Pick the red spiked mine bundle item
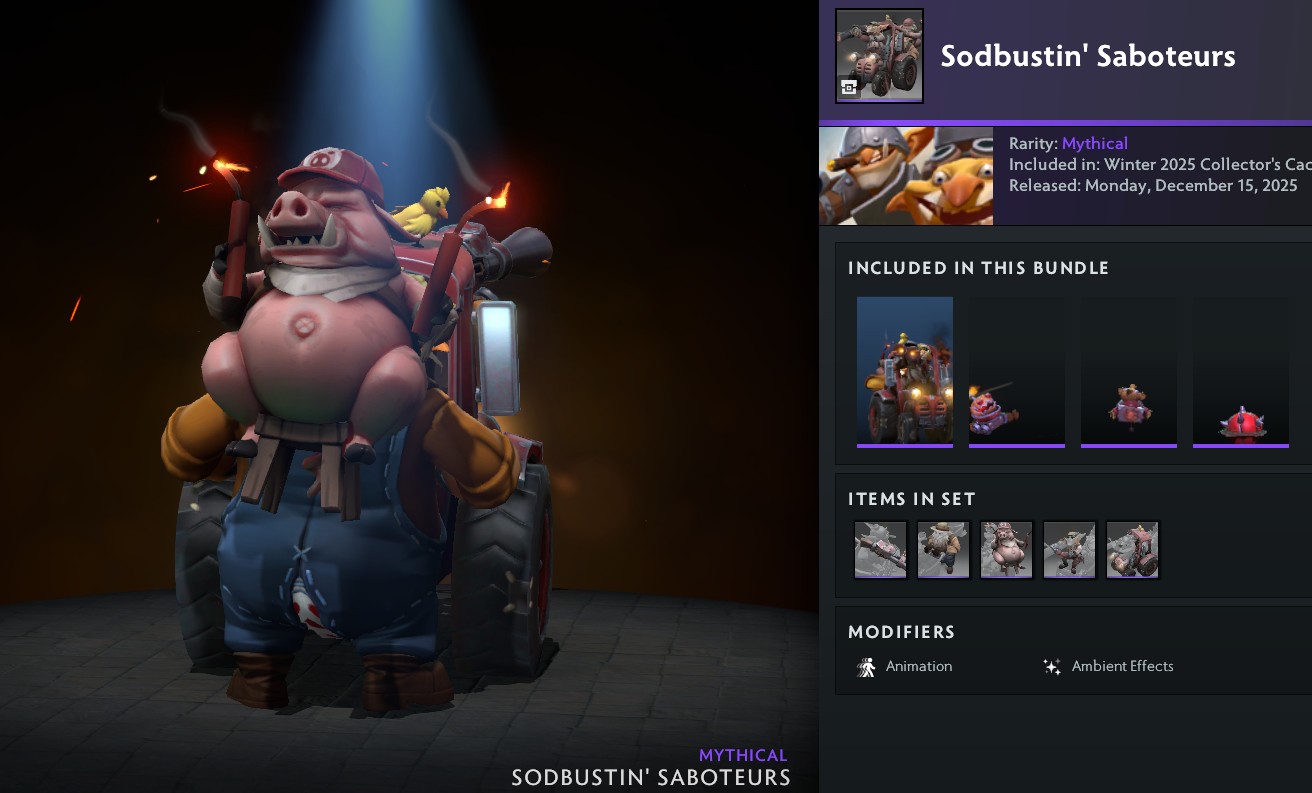This screenshot has width=1312, height=793. click(x=1240, y=372)
